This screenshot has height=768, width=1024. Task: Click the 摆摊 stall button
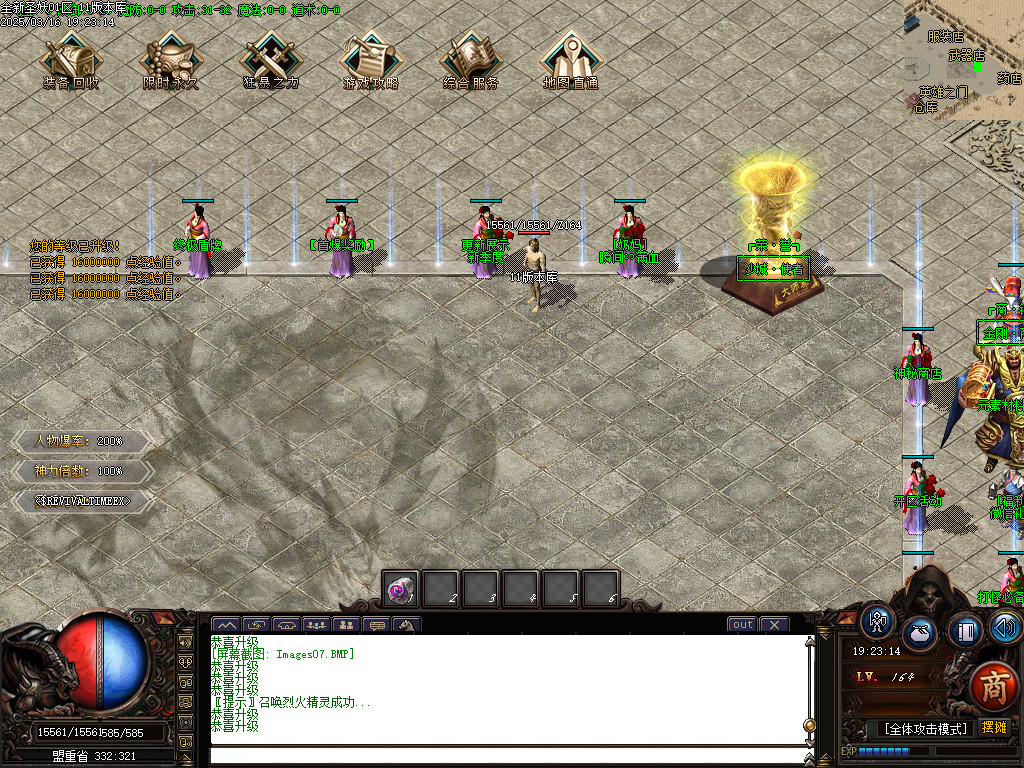994,728
